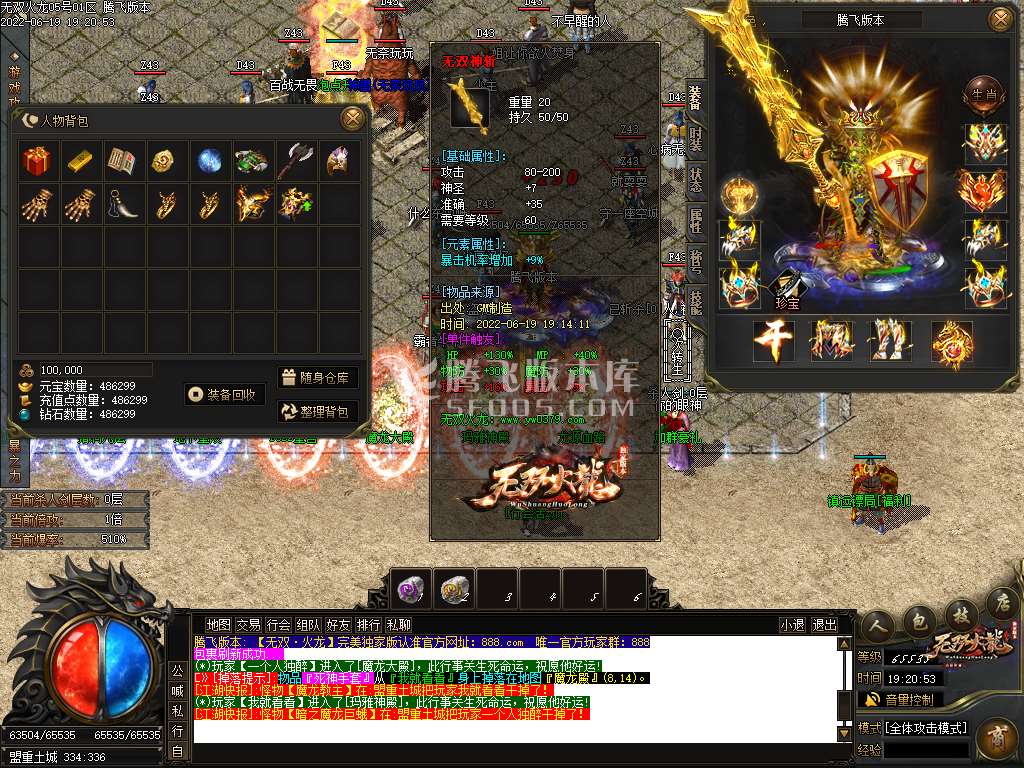Open the portable warehouse (随身仓库)
1024x768 pixels.
tap(317, 378)
